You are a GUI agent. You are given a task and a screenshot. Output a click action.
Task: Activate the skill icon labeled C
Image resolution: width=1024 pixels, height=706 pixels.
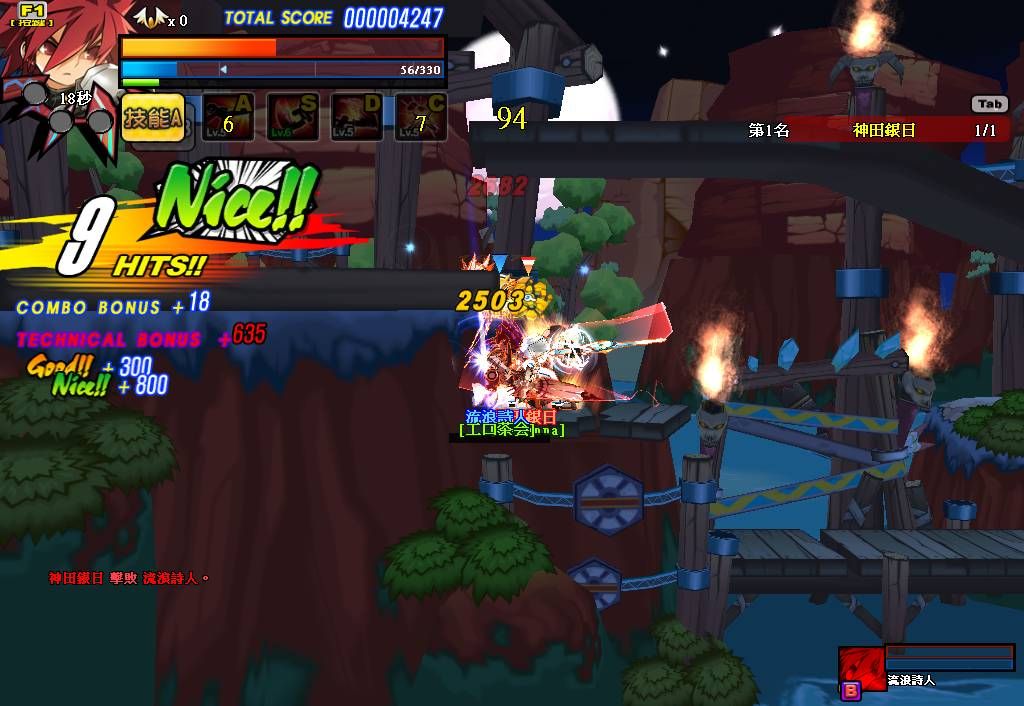click(420, 117)
